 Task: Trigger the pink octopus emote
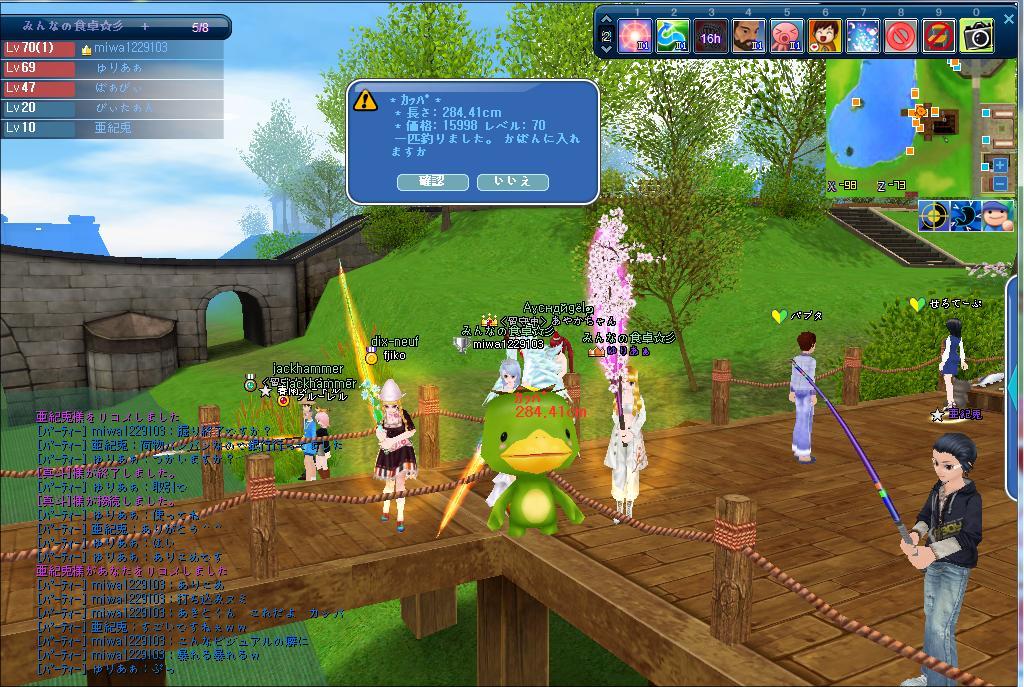[x=787, y=37]
